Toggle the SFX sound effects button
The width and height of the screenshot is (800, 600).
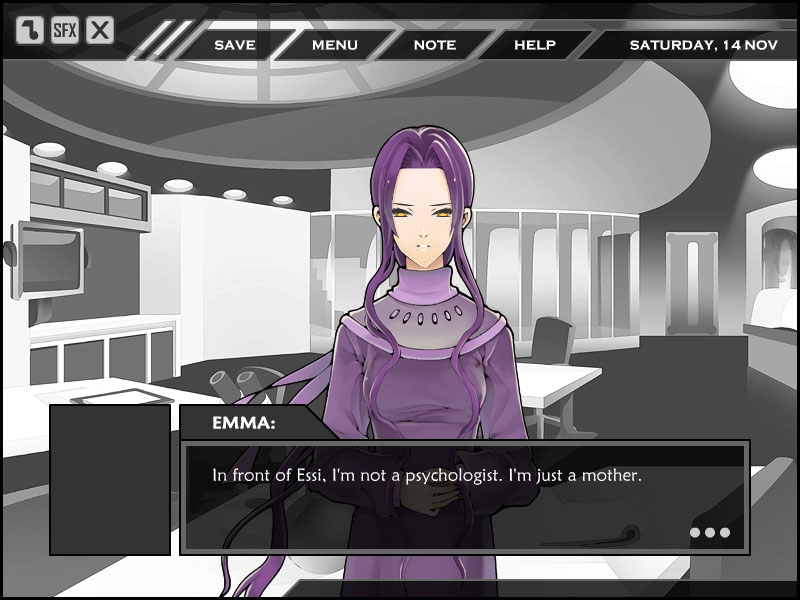tap(65, 30)
